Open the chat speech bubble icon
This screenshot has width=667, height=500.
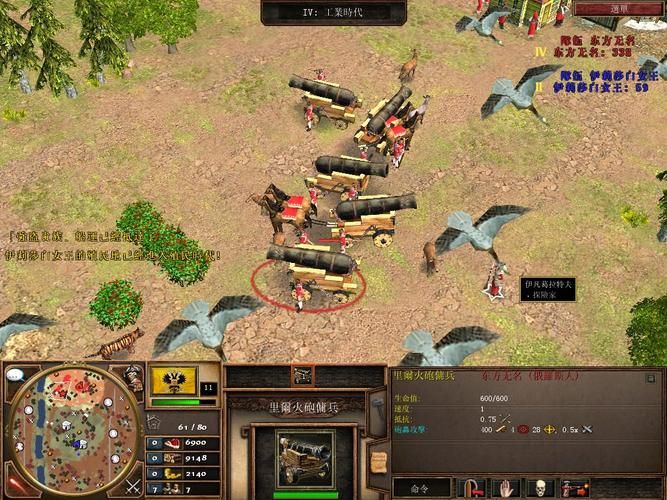tap(15, 375)
